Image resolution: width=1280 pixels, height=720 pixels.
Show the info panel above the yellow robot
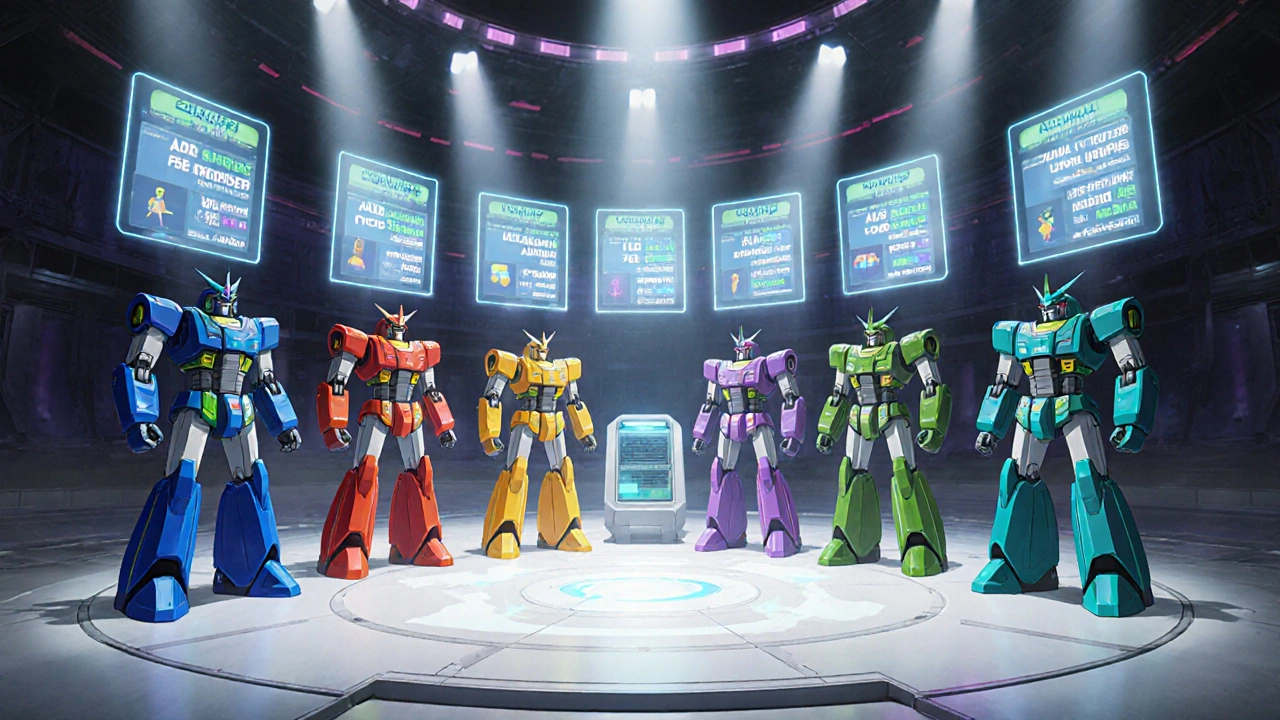click(522, 250)
